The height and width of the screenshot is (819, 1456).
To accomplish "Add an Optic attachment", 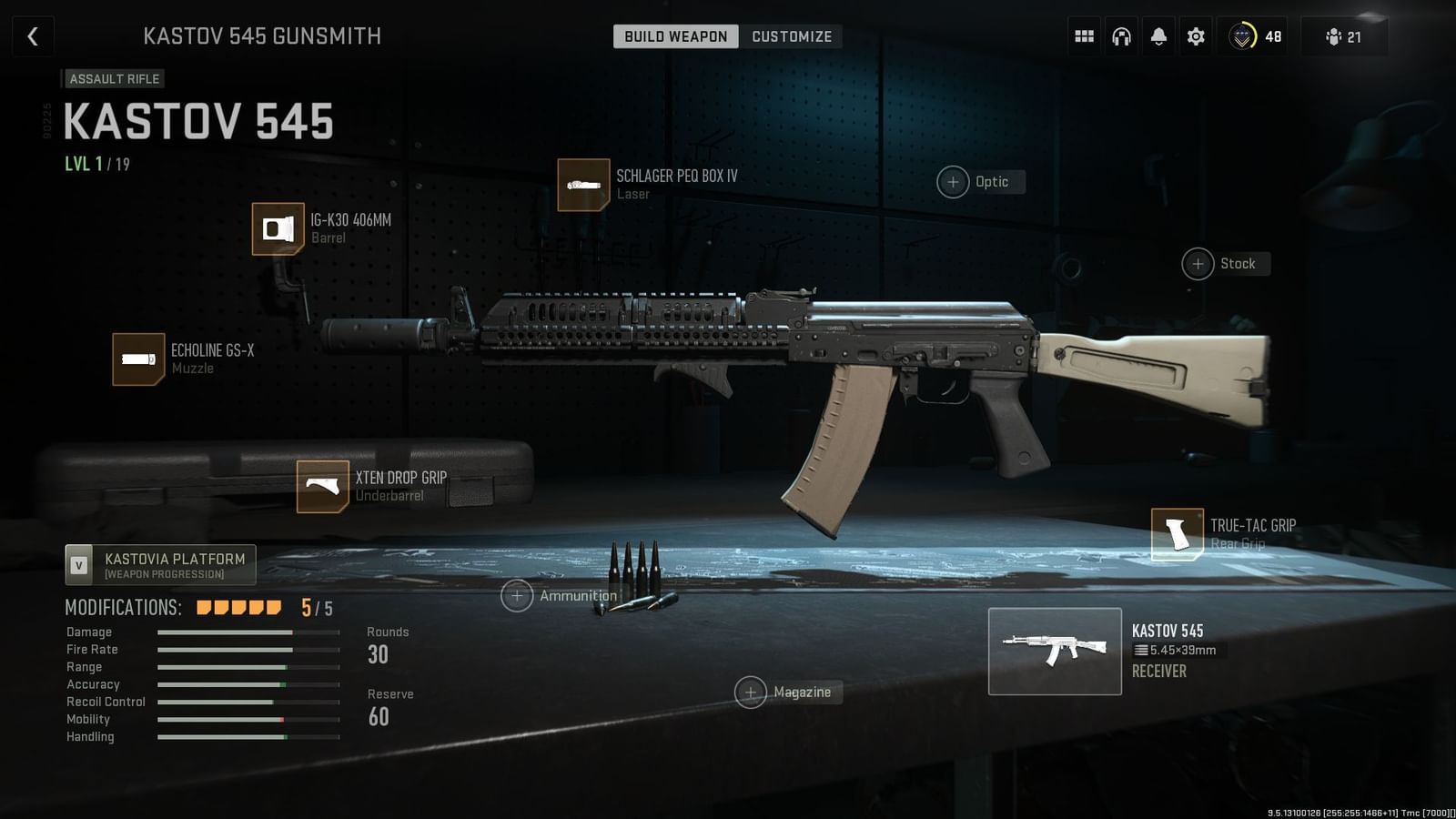I will click(x=952, y=181).
